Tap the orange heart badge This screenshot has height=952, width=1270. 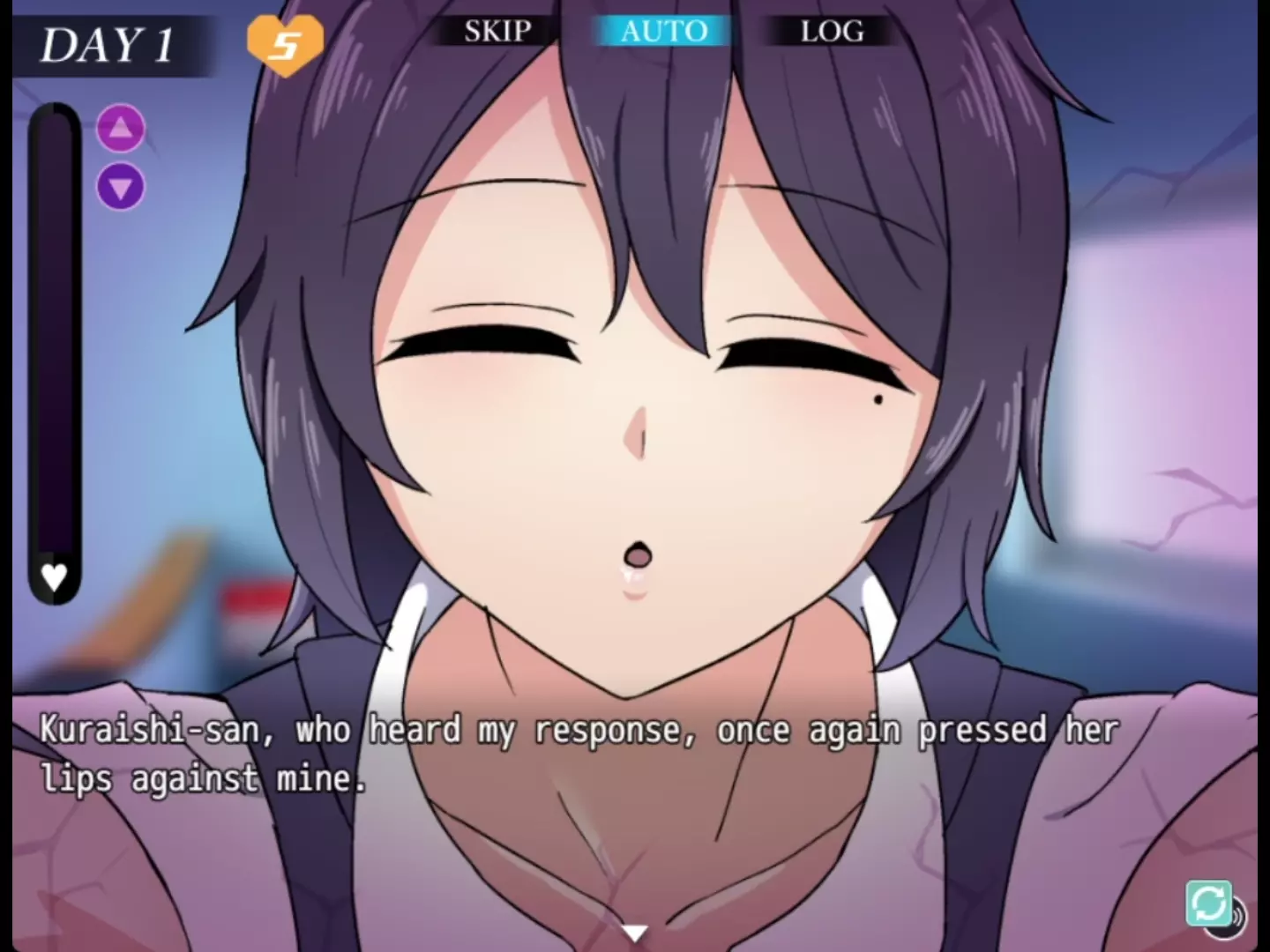284,42
